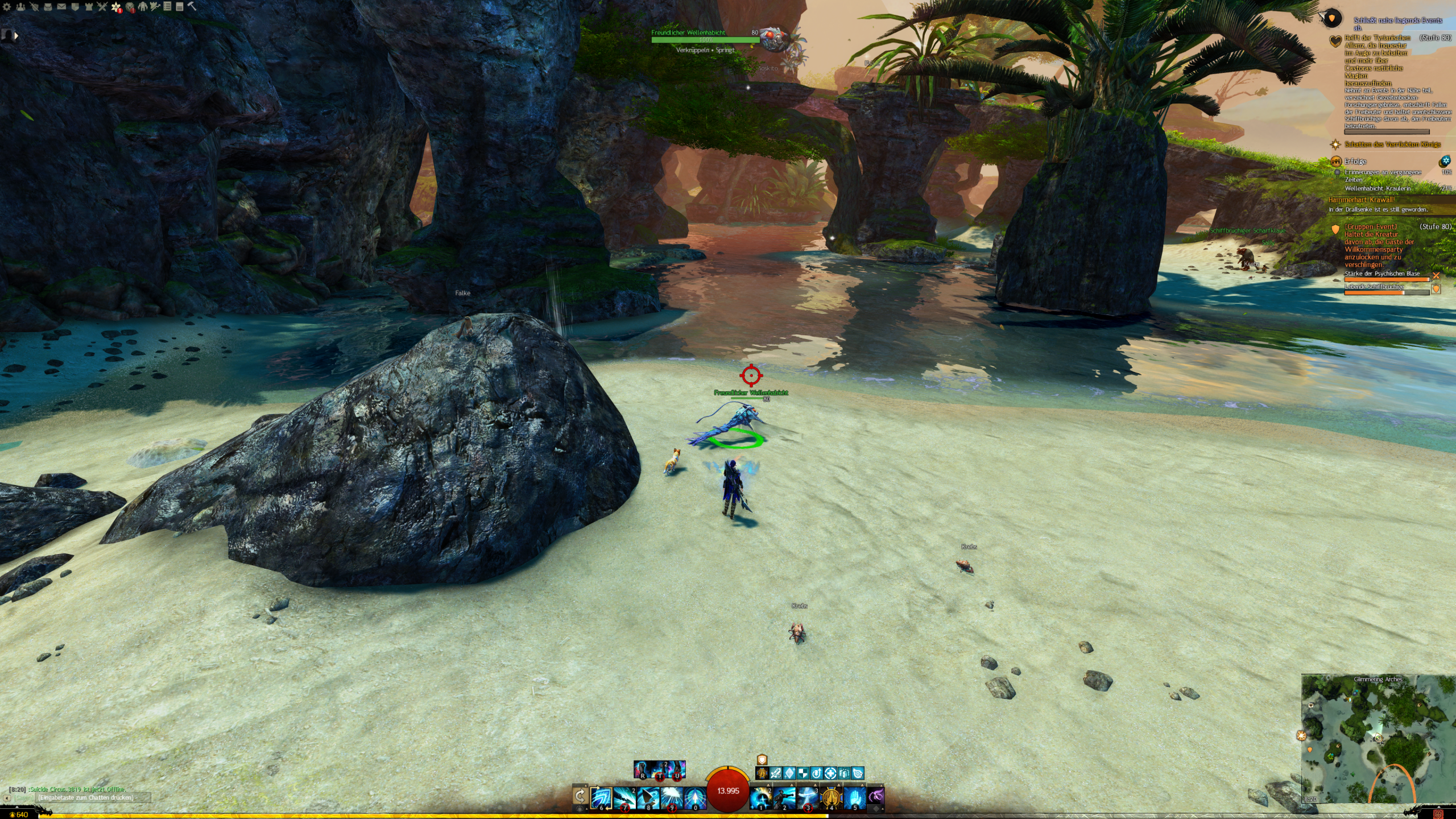The width and height of the screenshot is (1456, 819).
Task: Open the game menu gear icon
Action: click(x=6, y=7)
